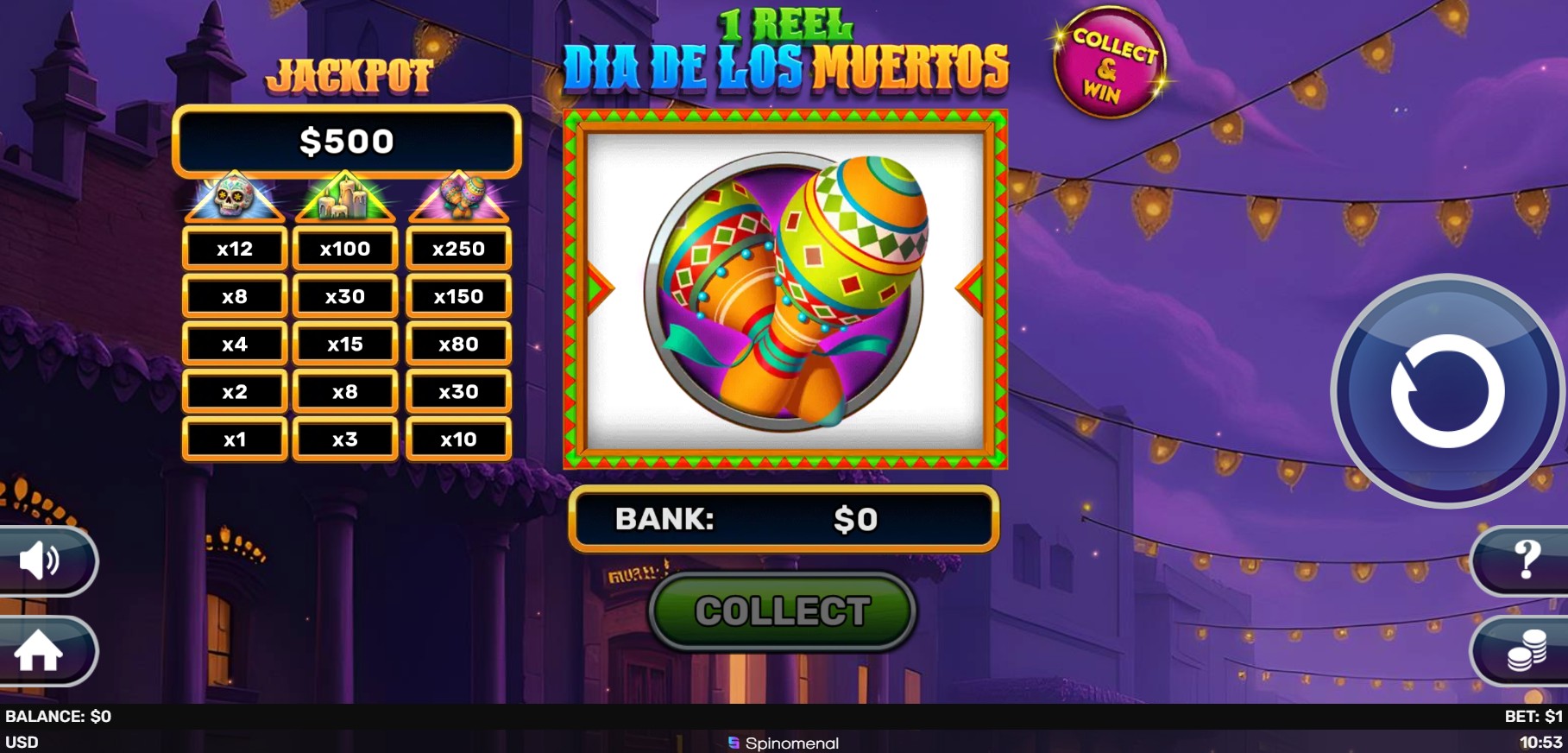
Task: Click the Spinomenal logo
Action: 783,742
